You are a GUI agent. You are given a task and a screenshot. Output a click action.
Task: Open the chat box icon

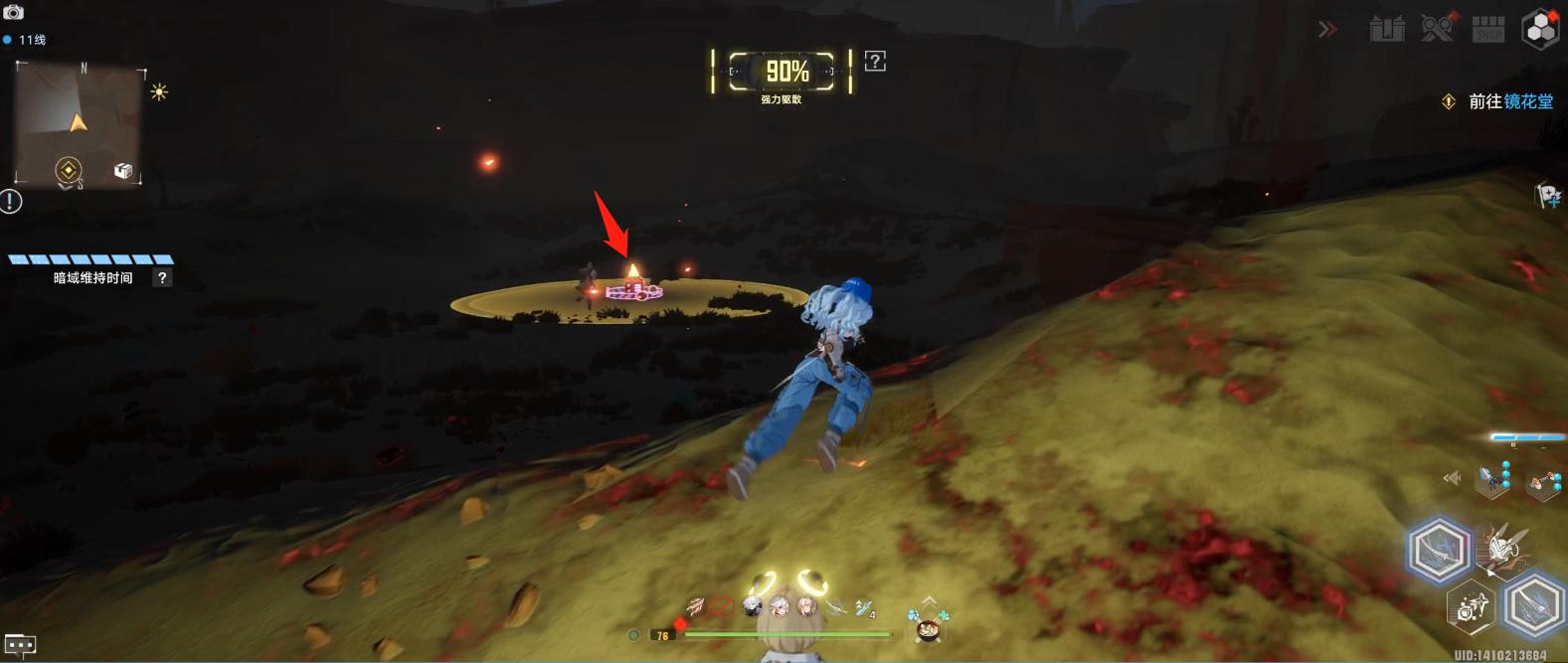point(20,645)
